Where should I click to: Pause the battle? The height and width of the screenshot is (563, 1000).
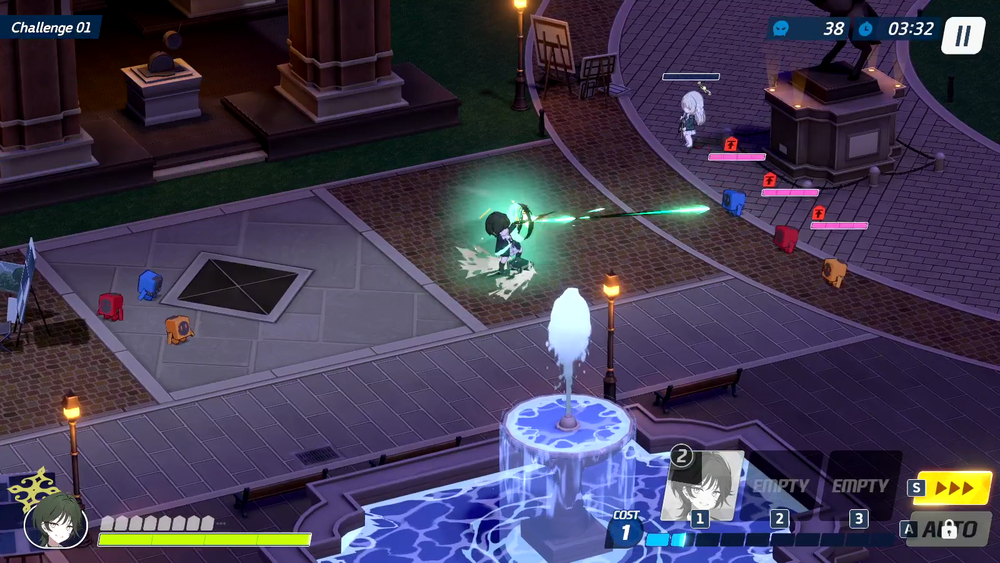coord(963,36)
